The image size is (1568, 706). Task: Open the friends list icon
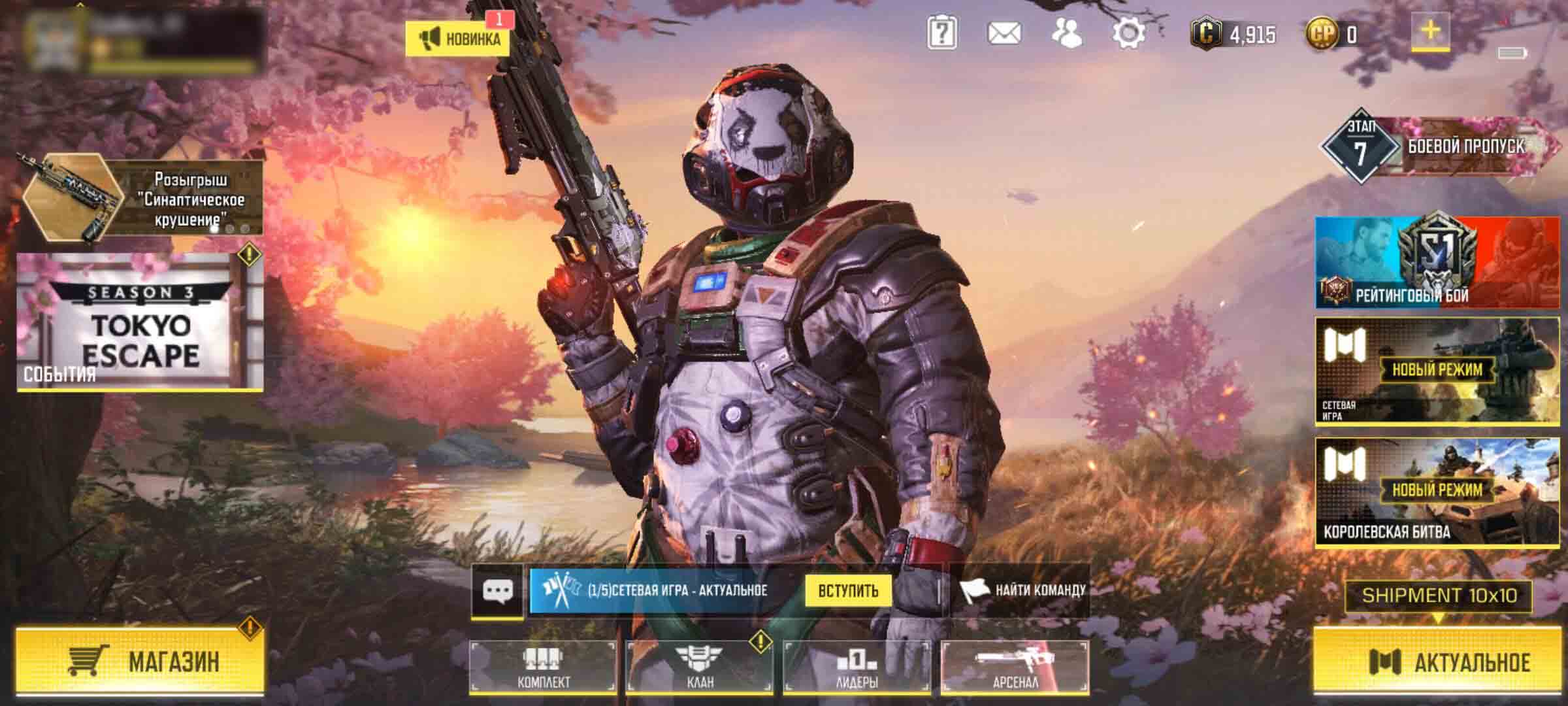(x=1066, y=33)
